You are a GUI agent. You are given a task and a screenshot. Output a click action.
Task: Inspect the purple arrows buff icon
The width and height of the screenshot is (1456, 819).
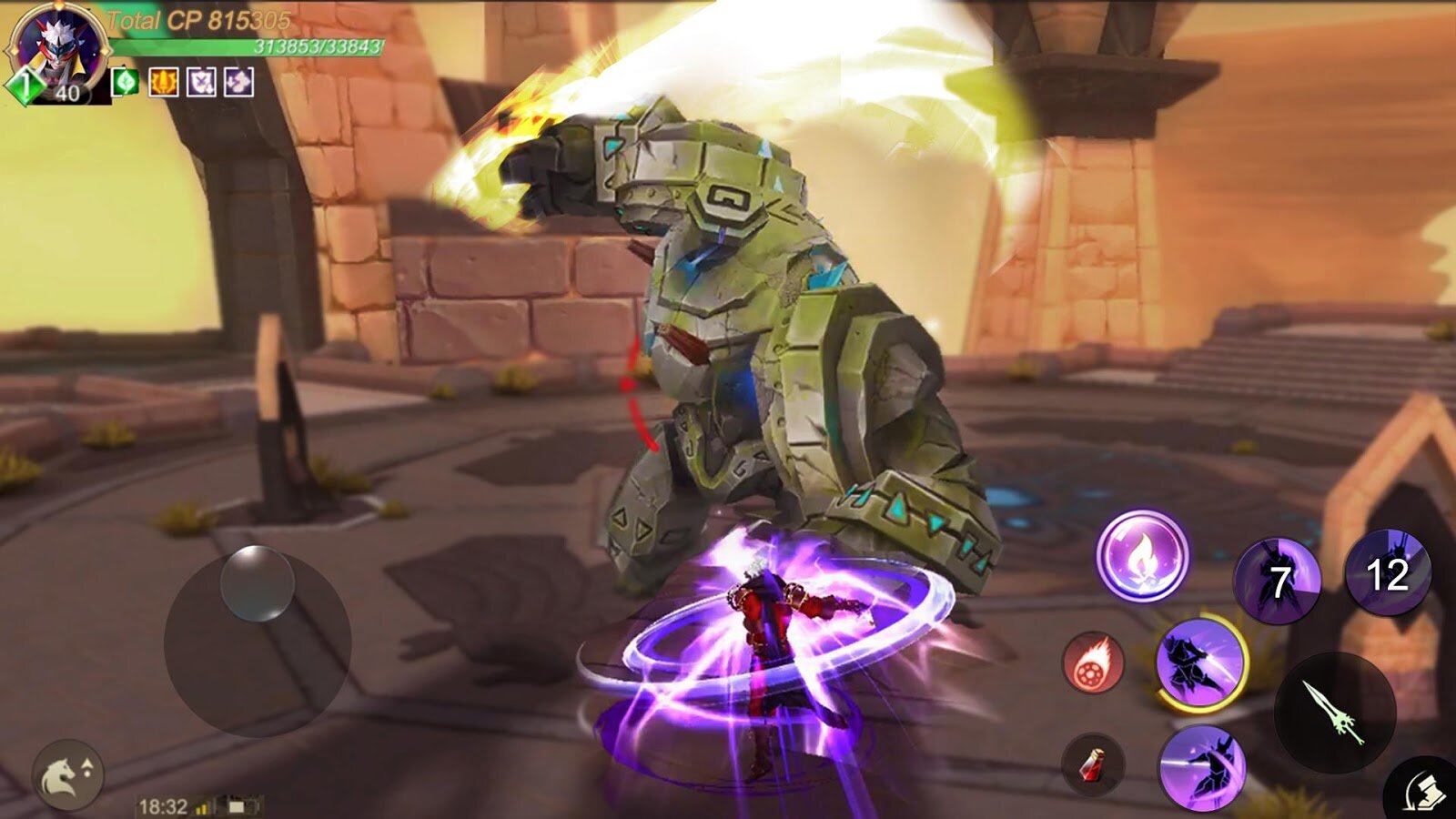pos(238,83)
